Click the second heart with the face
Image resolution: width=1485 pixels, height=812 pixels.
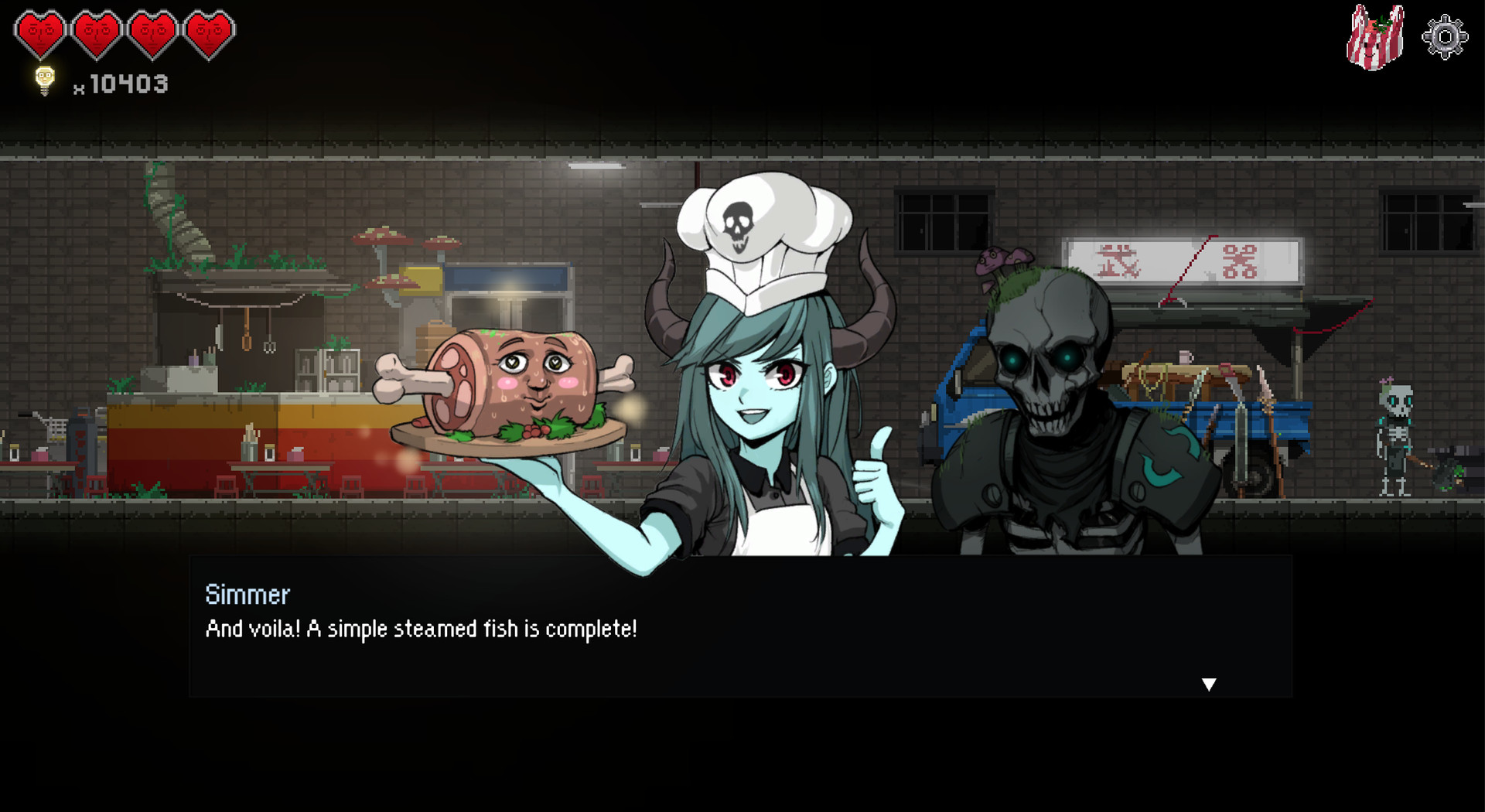coord(95,32)
